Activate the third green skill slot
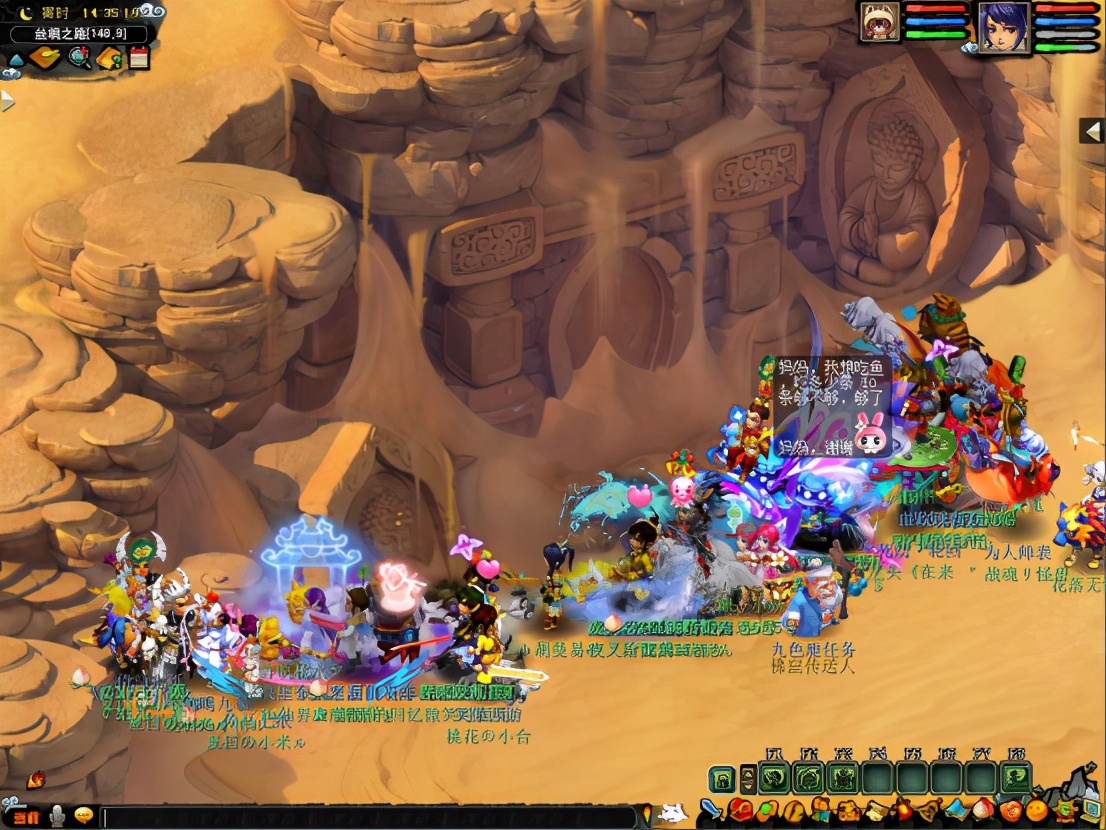The image size is (1106, 830). point(843,778)
